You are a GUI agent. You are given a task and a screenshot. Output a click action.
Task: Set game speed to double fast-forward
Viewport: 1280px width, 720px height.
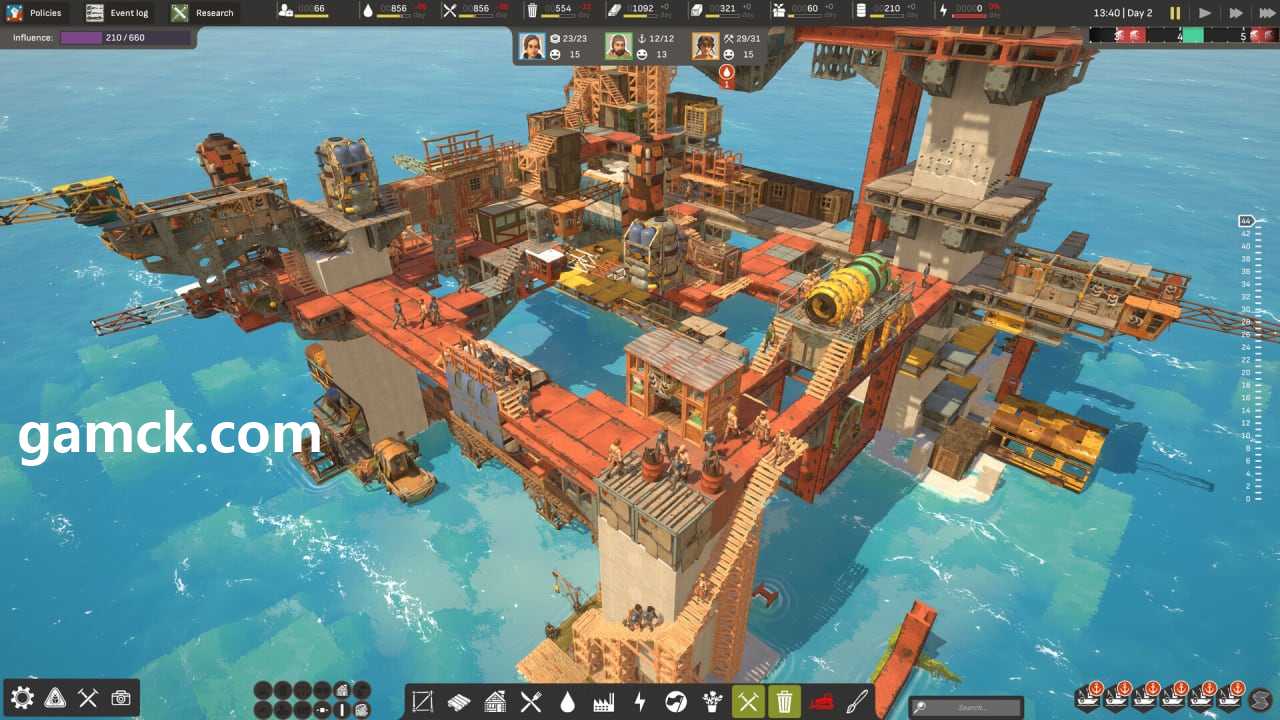pyautogui.click(x=1236, y=13)
